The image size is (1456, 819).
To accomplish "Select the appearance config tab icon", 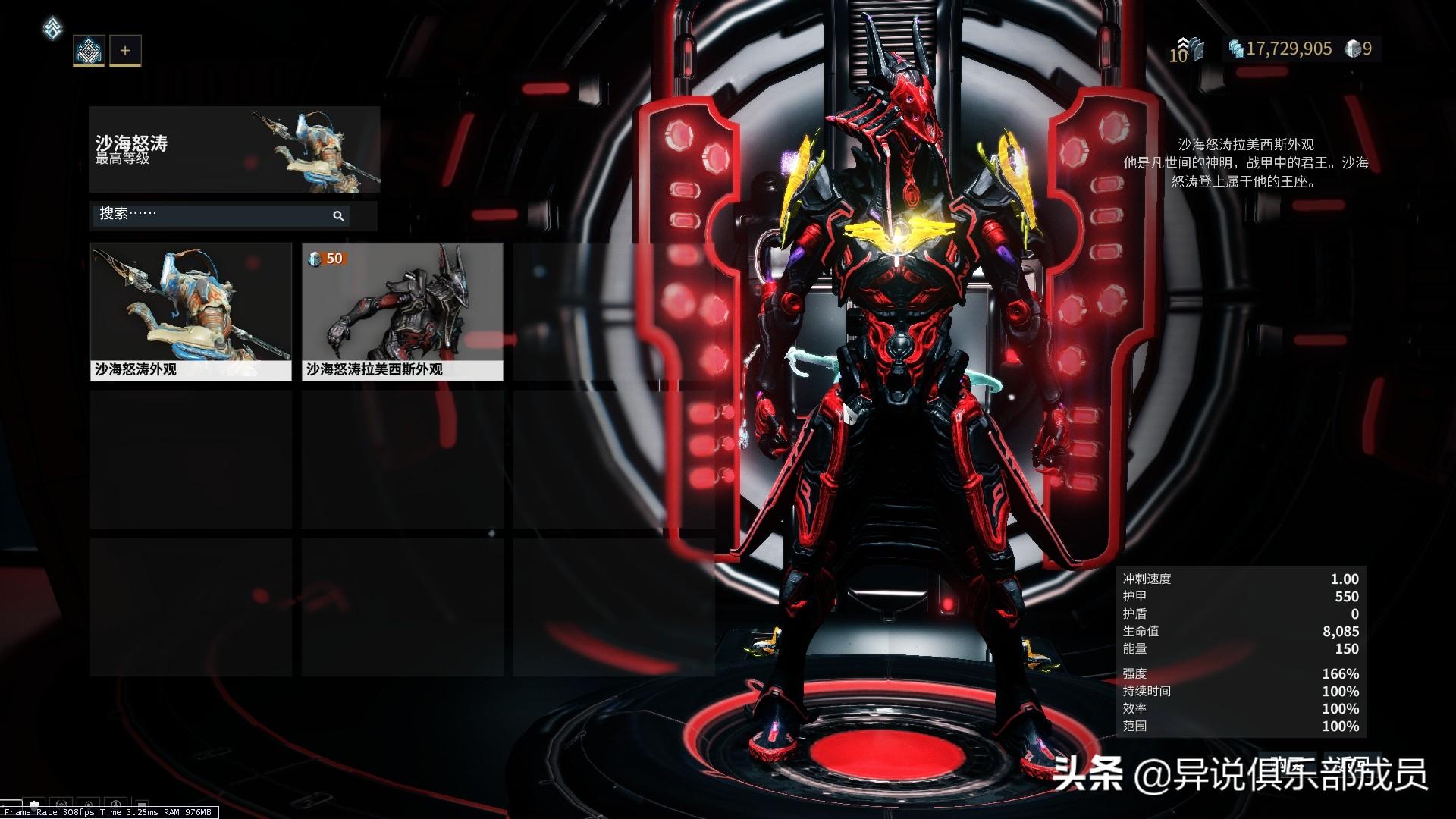I will click(89, 51).
